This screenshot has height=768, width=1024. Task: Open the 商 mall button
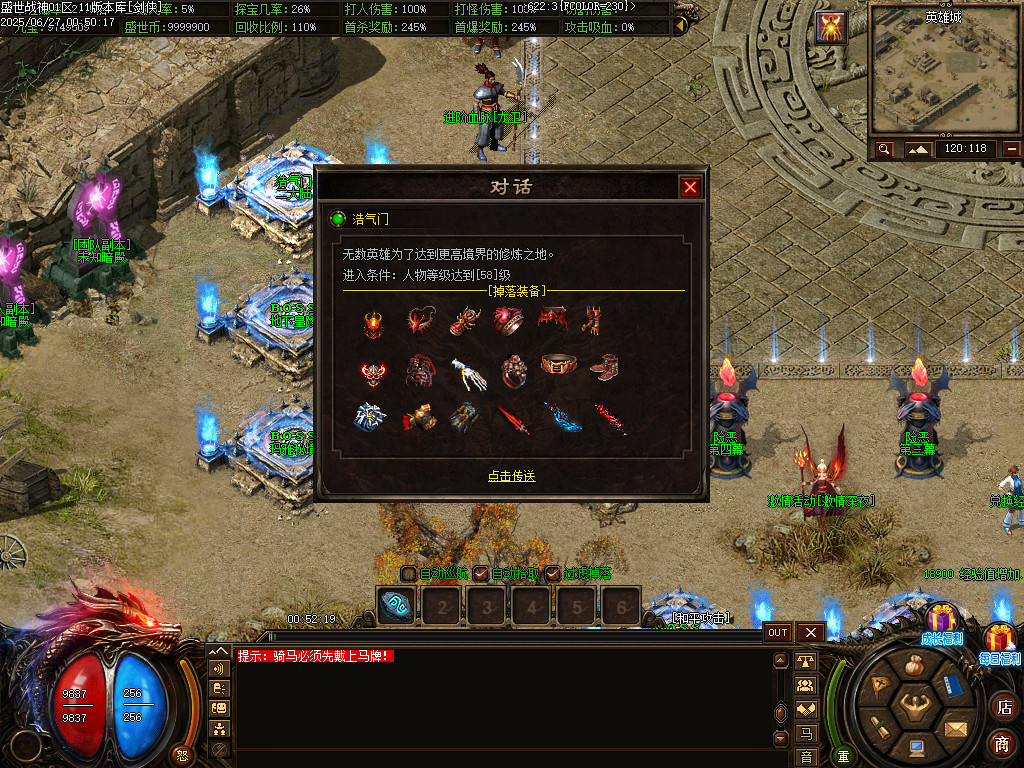1003,743
